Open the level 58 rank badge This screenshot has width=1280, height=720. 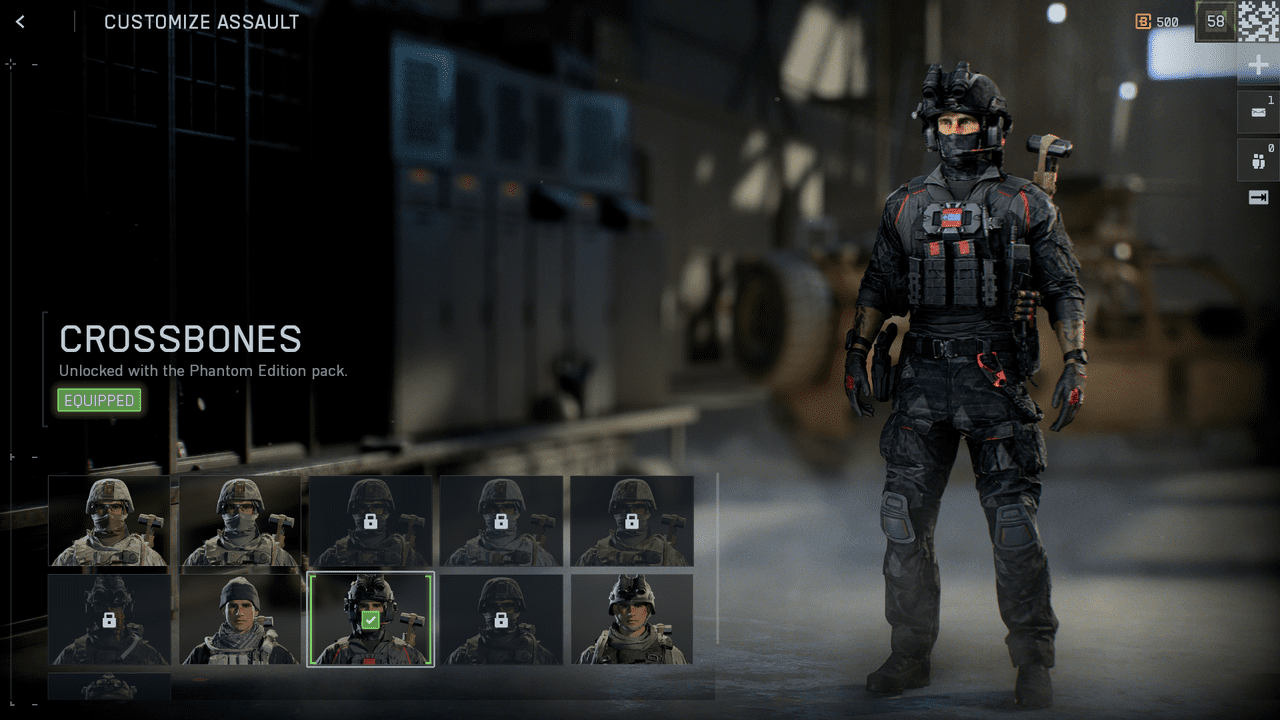tap(1216, 21)
